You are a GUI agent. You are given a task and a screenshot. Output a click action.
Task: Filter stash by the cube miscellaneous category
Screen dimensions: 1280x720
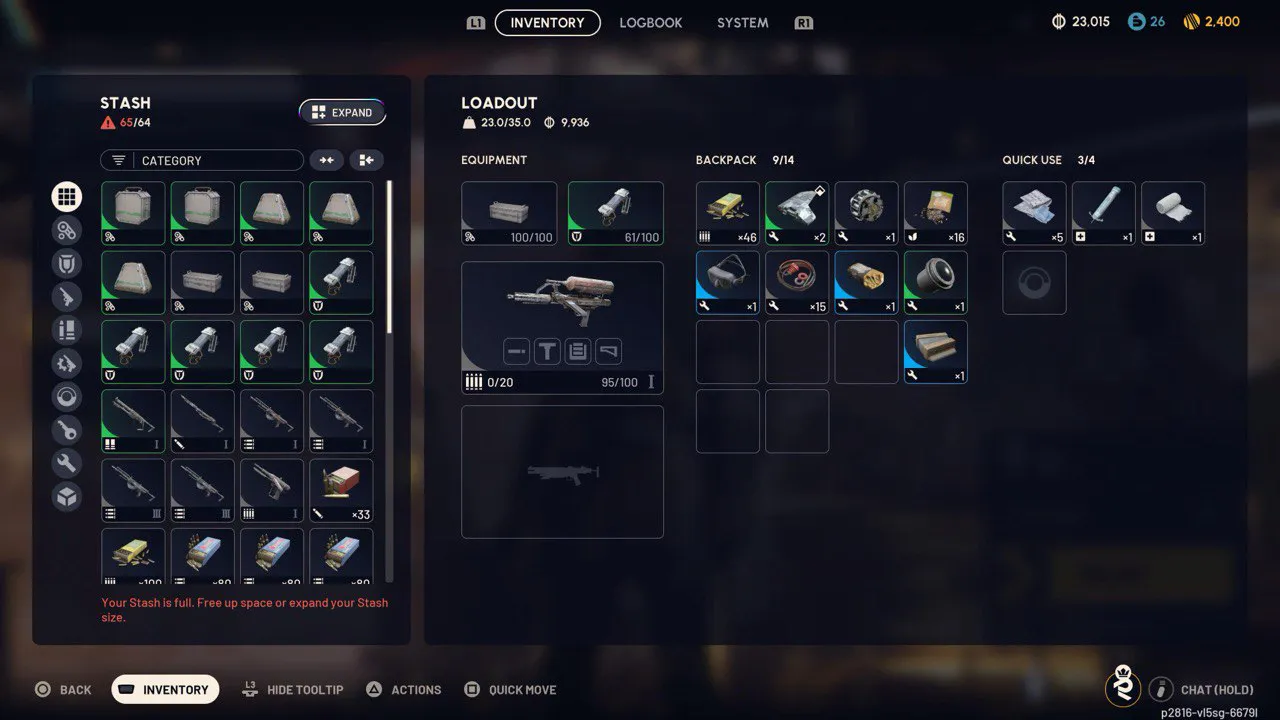(x=66, y=496)
